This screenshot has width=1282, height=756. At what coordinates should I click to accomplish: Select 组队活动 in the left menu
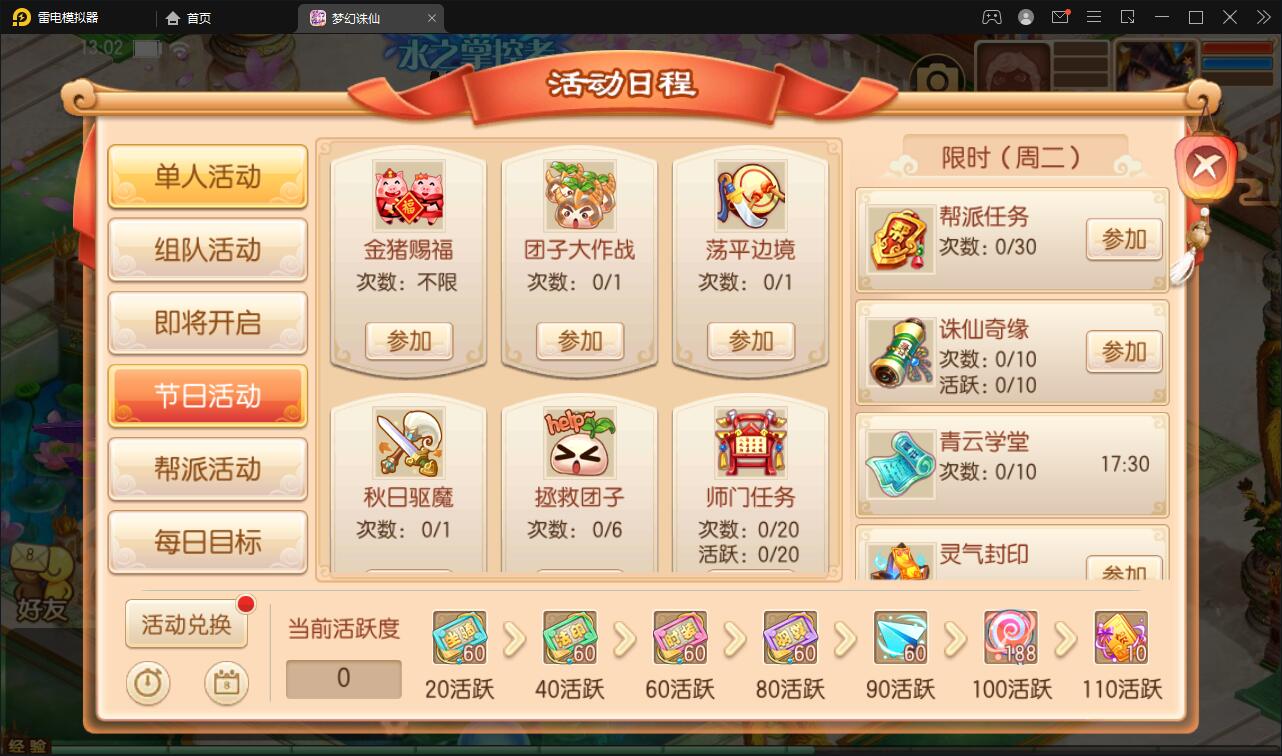207,251
